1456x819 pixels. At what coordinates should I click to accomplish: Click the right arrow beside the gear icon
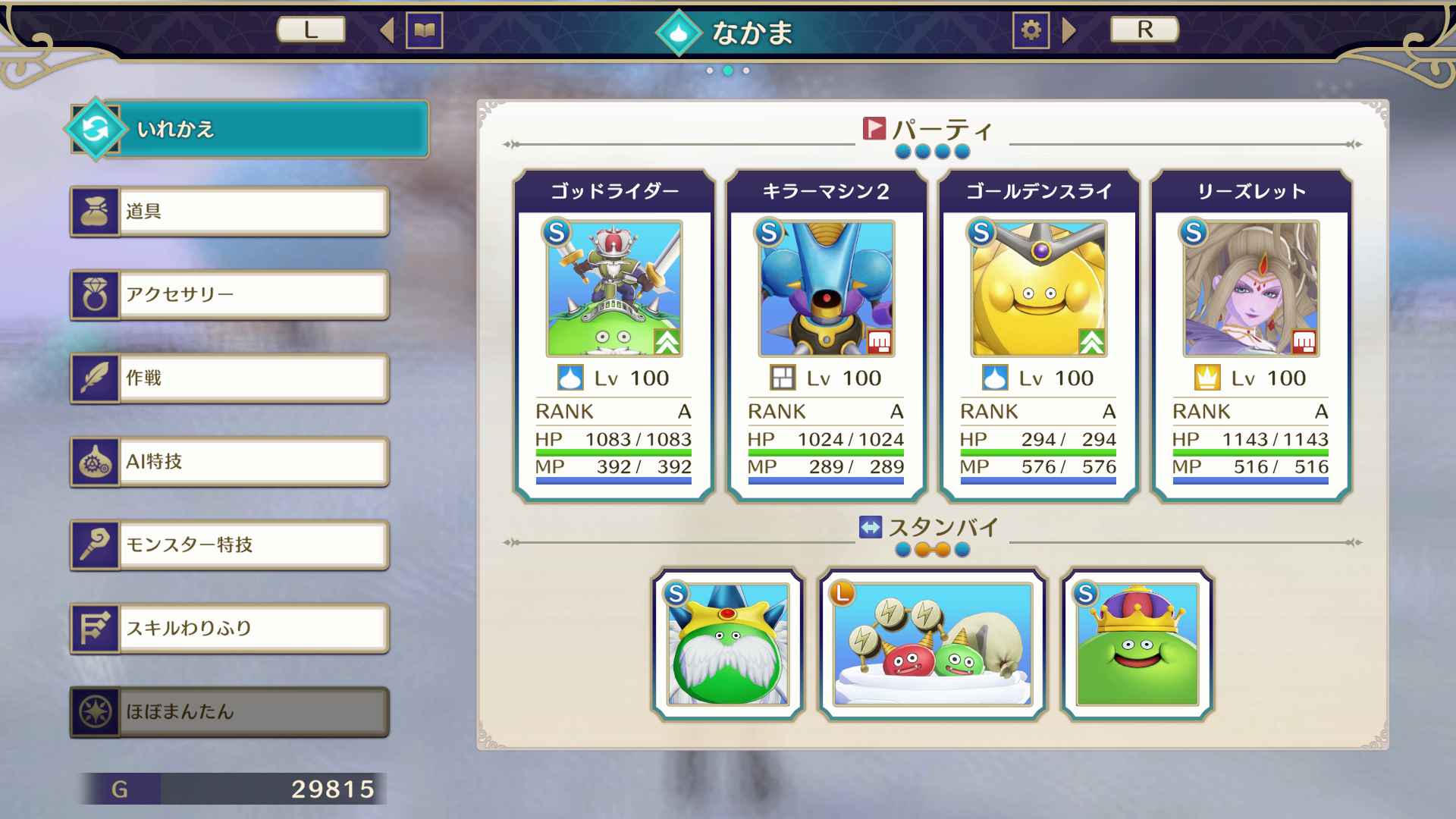point(1069,31)
